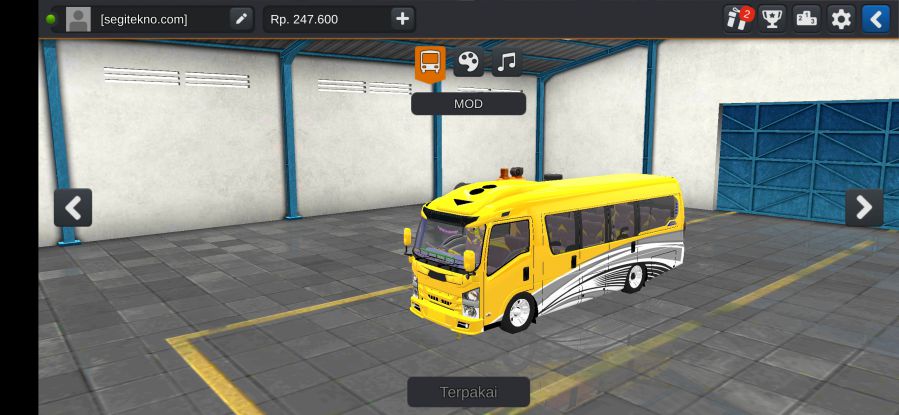This screenshot has height=415, width=899.
Task: Switch to the music note tab
Action: (506, 63)
